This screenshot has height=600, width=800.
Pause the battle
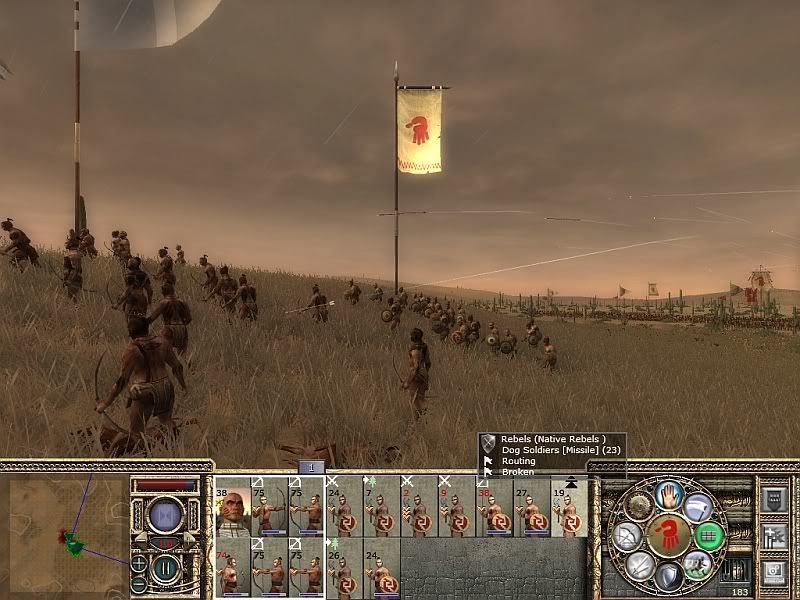point(165,569)
